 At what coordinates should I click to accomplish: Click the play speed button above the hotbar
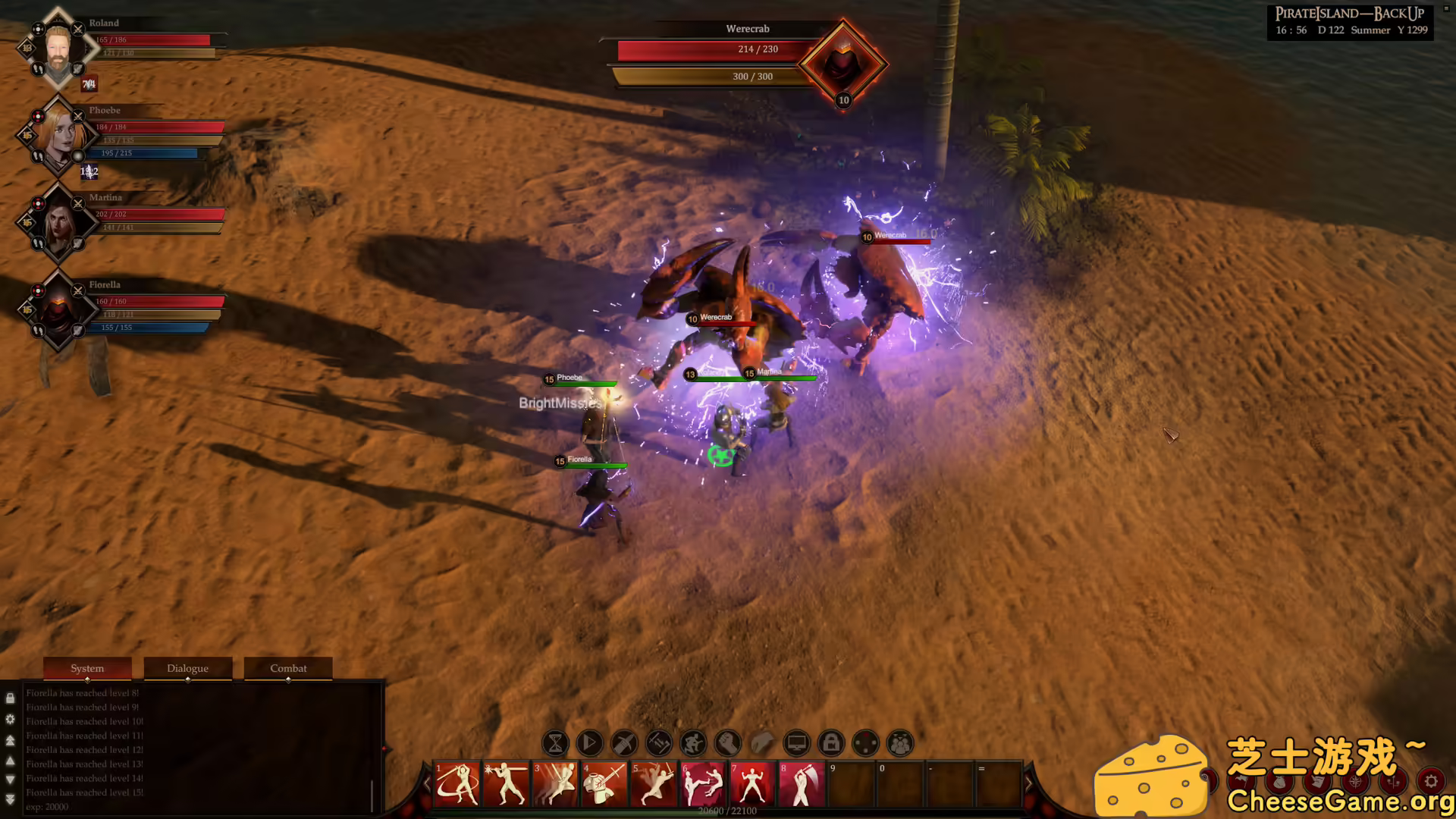tap(589, 743)
